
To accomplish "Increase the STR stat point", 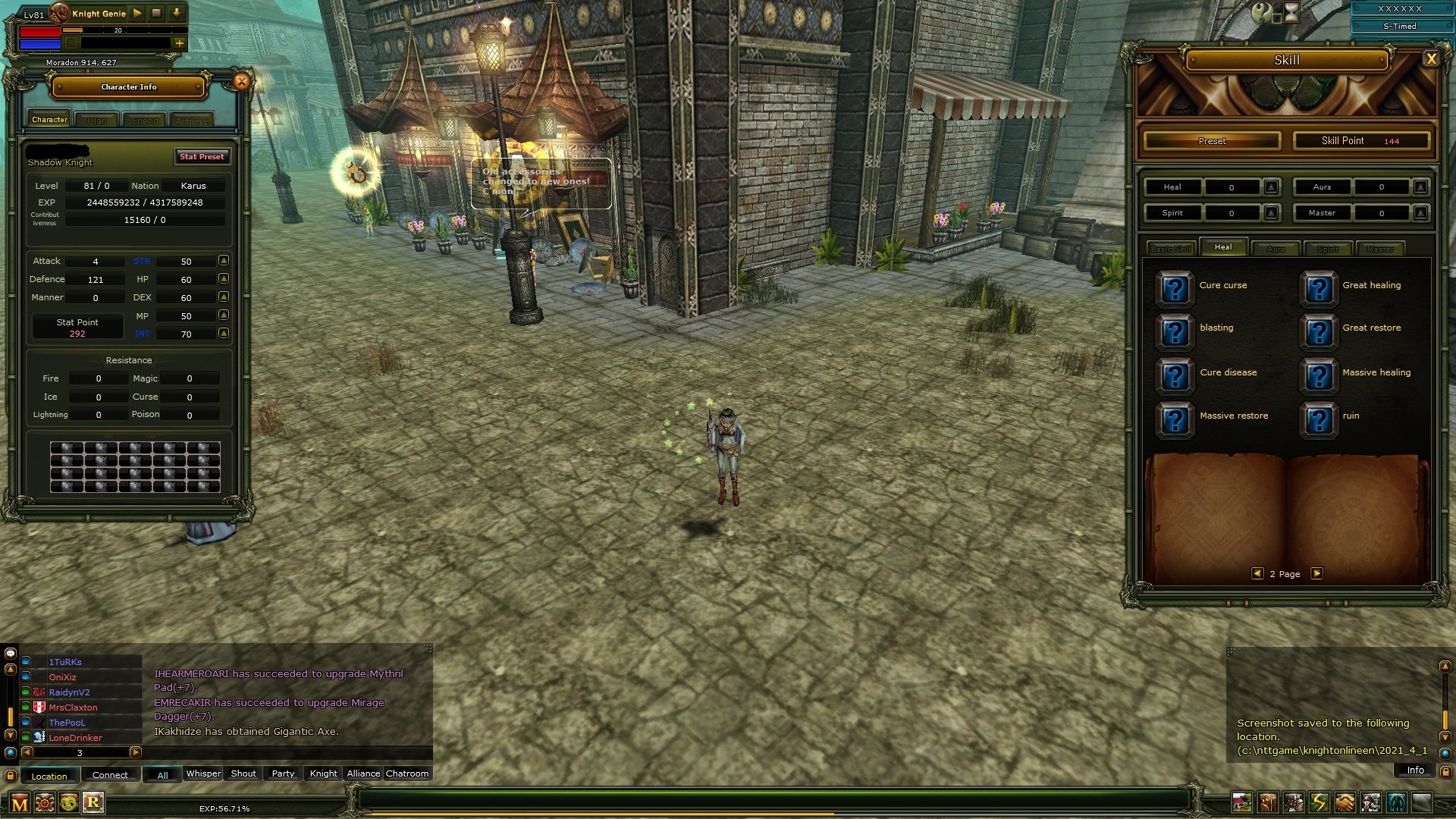I will (x=224, y=261).
